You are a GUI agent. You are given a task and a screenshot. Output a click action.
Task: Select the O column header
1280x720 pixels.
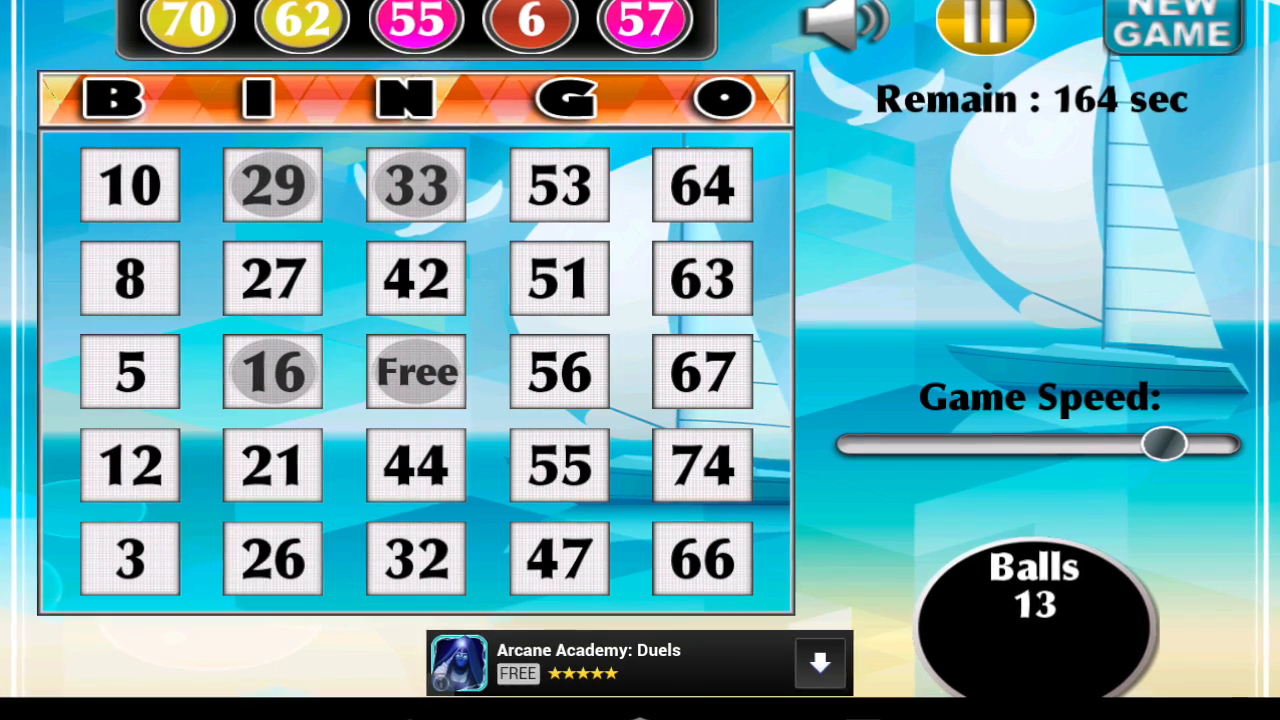click(724, 99)
